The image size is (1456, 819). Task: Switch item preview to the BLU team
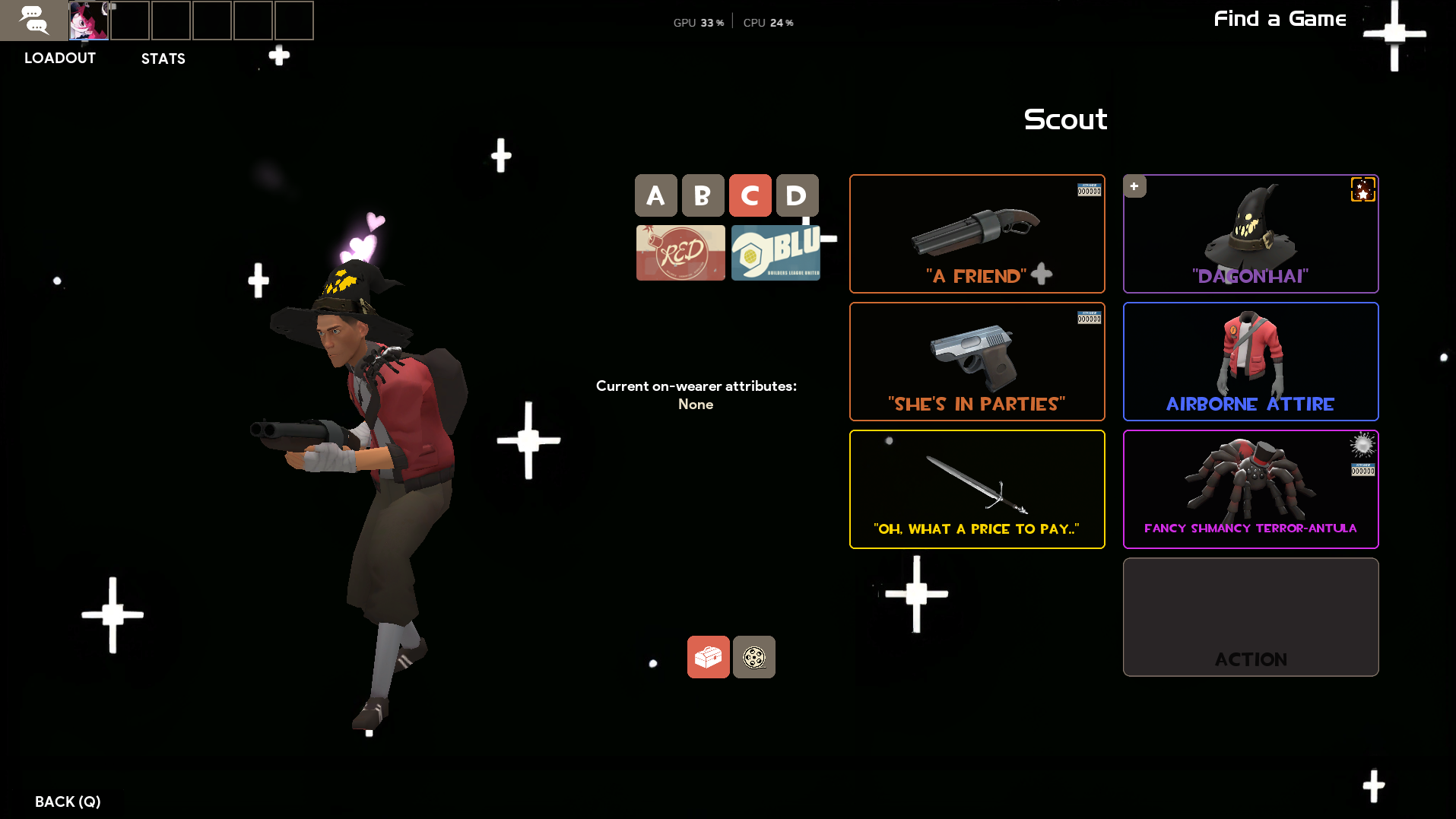coord(775,252)
